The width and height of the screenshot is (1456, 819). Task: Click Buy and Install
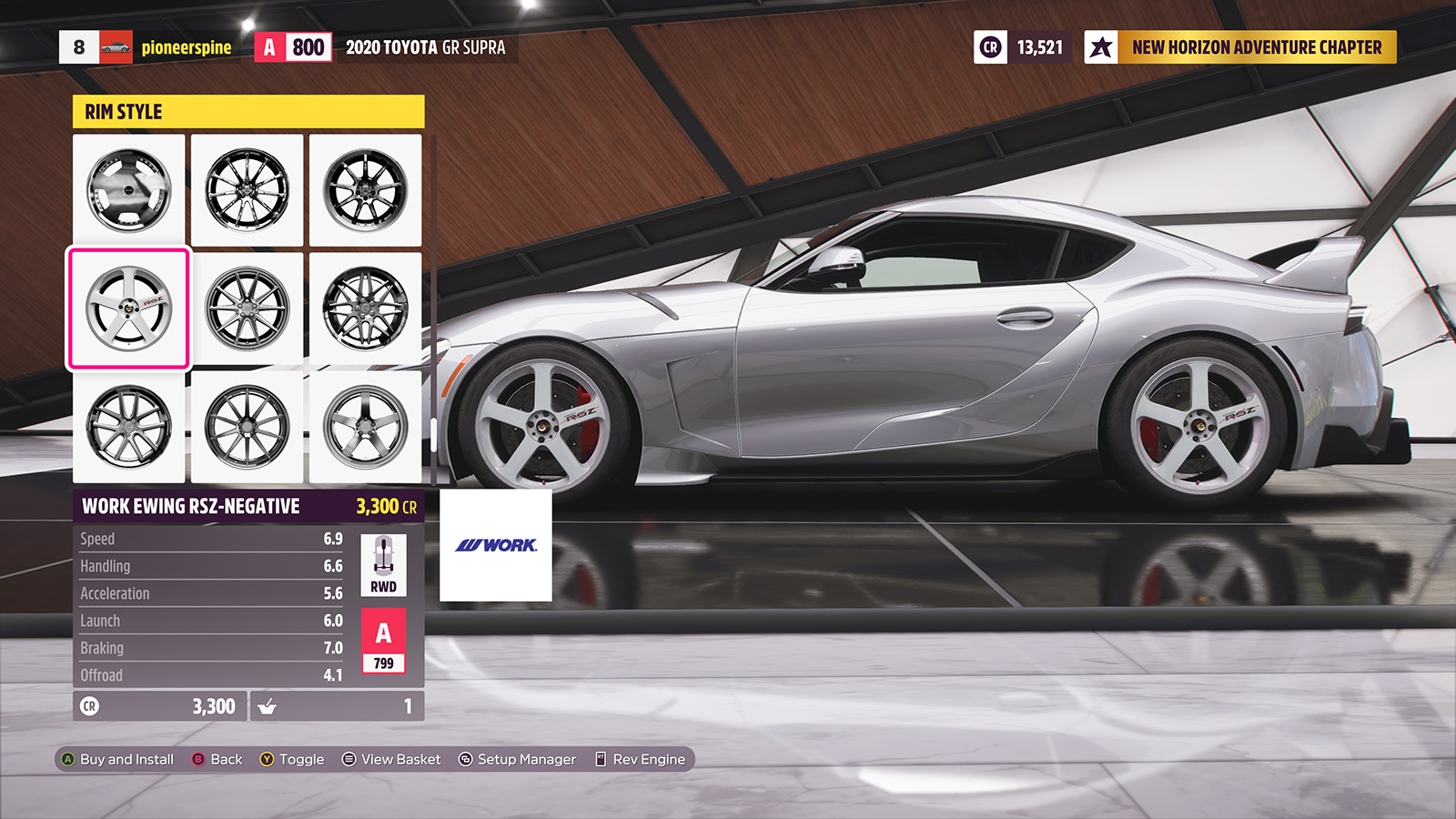point(117,759)
